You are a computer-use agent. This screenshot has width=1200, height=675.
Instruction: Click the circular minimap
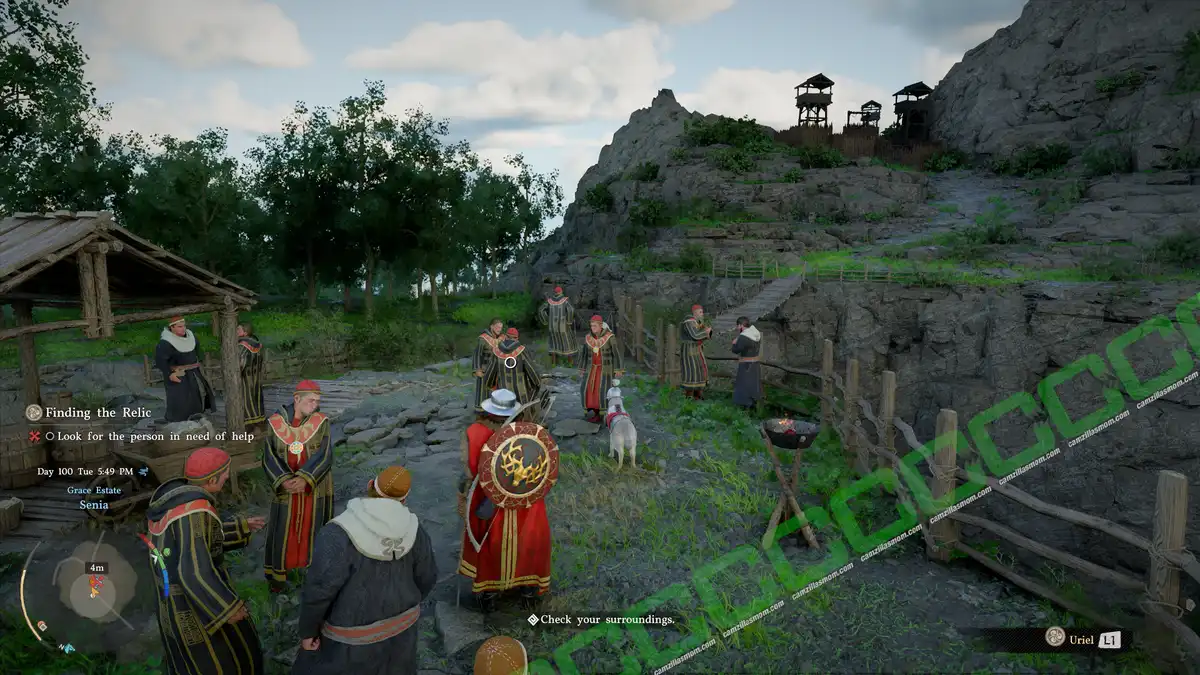tap(93, 590)
